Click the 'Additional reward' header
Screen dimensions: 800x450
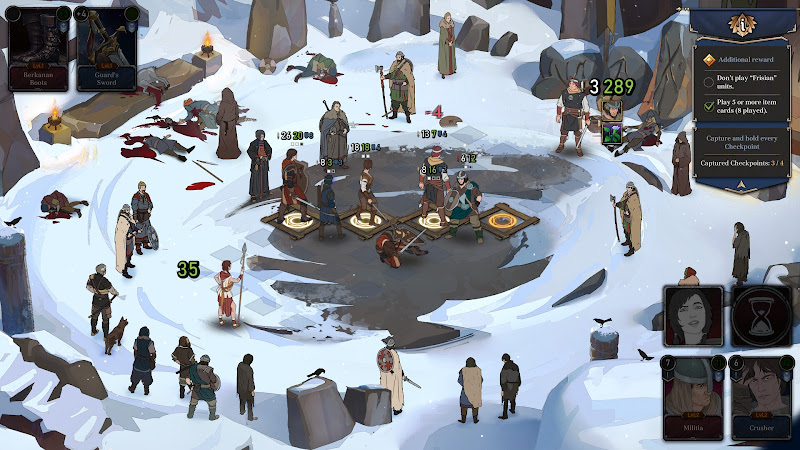(743, 60)
